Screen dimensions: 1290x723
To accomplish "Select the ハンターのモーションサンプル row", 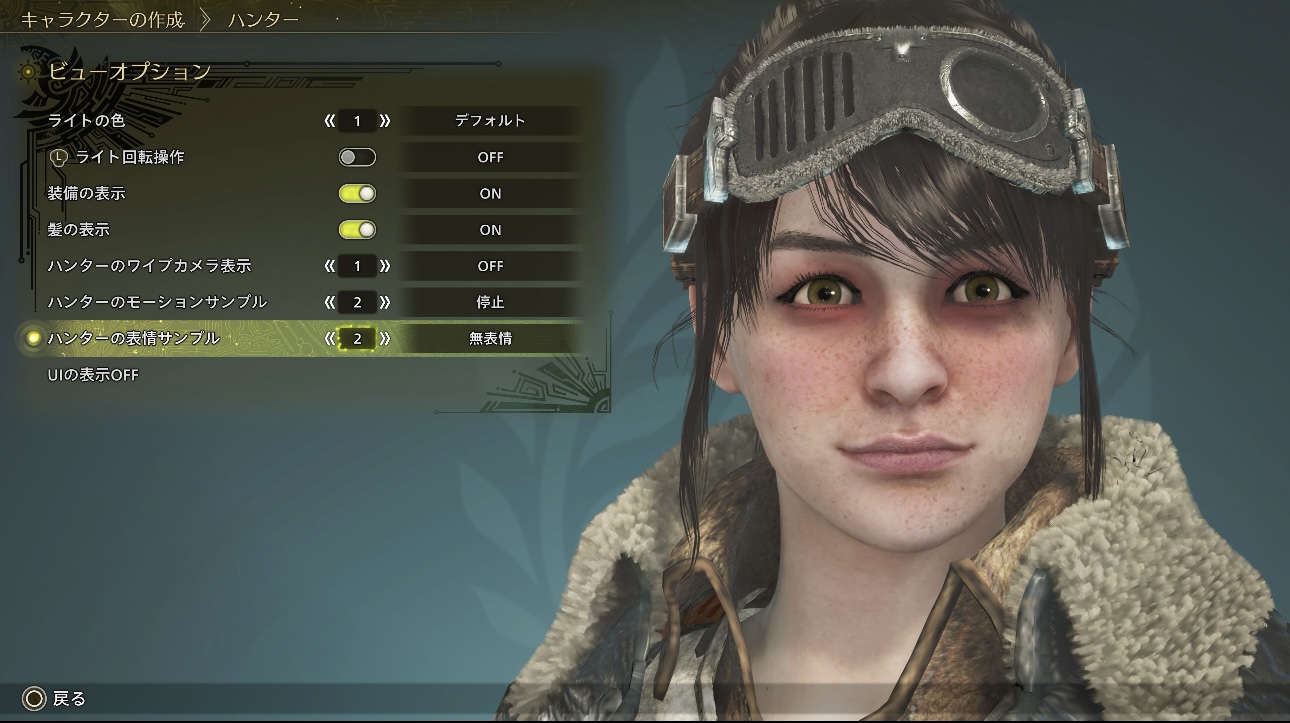I will (x=157, y=302).
